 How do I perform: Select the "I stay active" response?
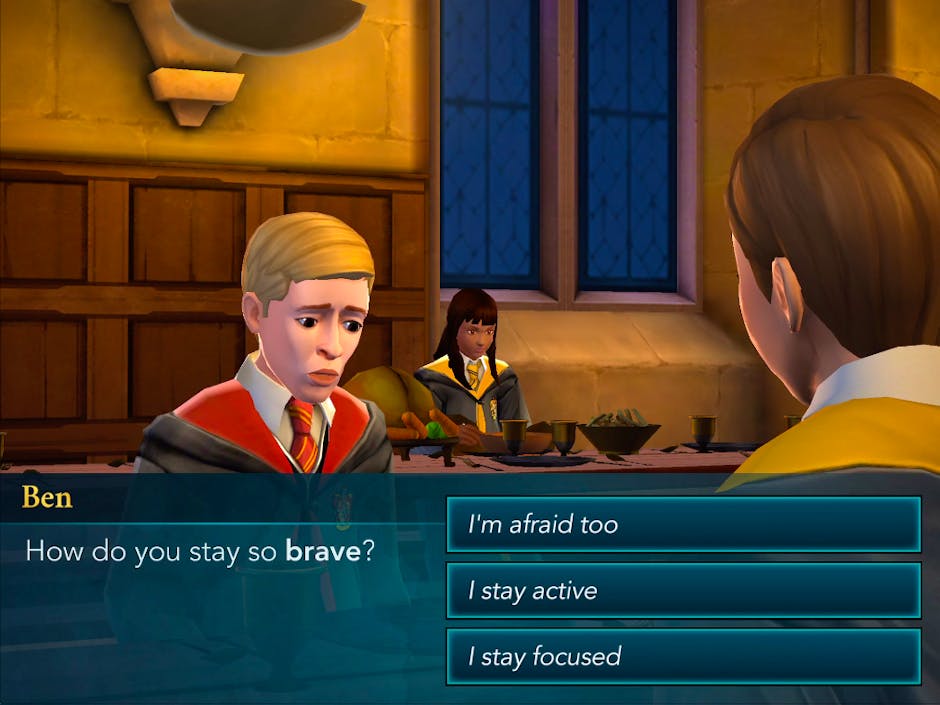[683, 590]
